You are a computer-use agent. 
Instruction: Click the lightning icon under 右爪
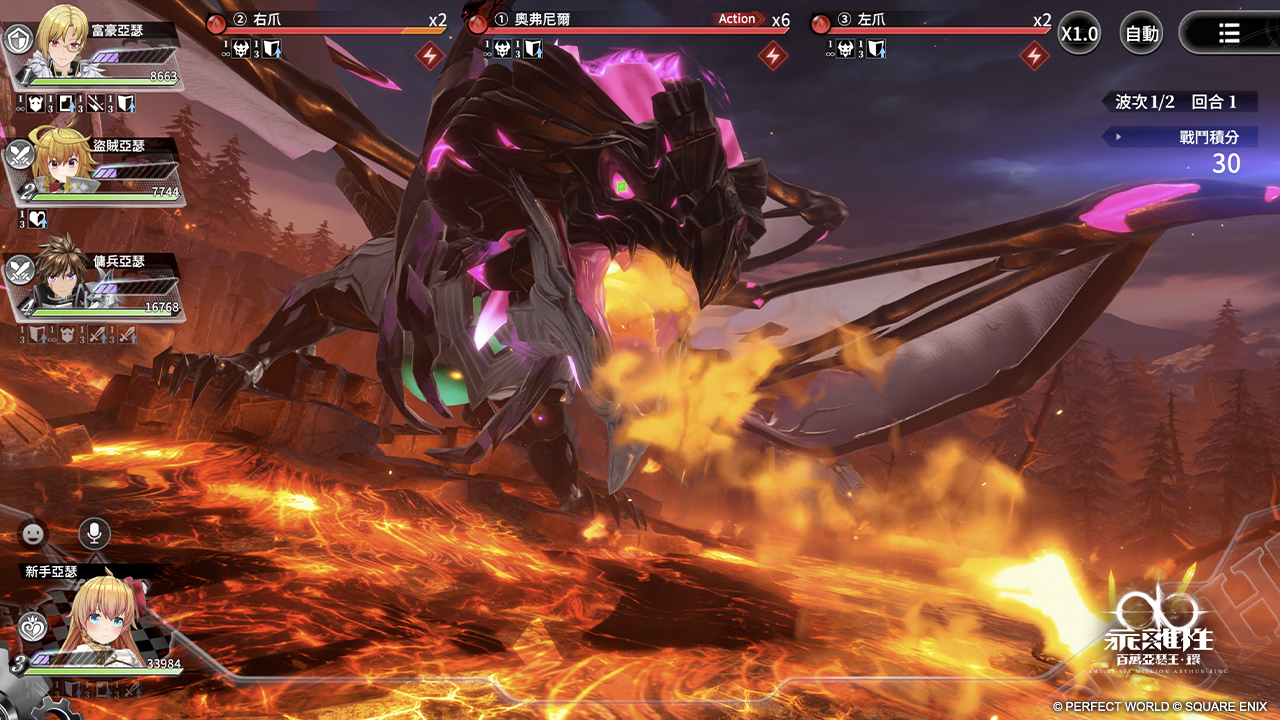pos(430,56)
